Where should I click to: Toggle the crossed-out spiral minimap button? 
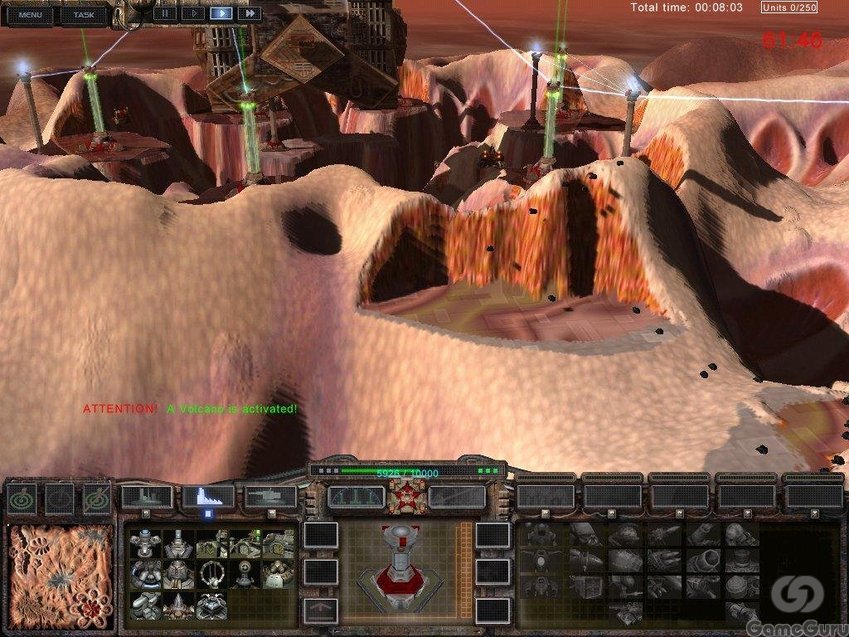coord(97,498)
